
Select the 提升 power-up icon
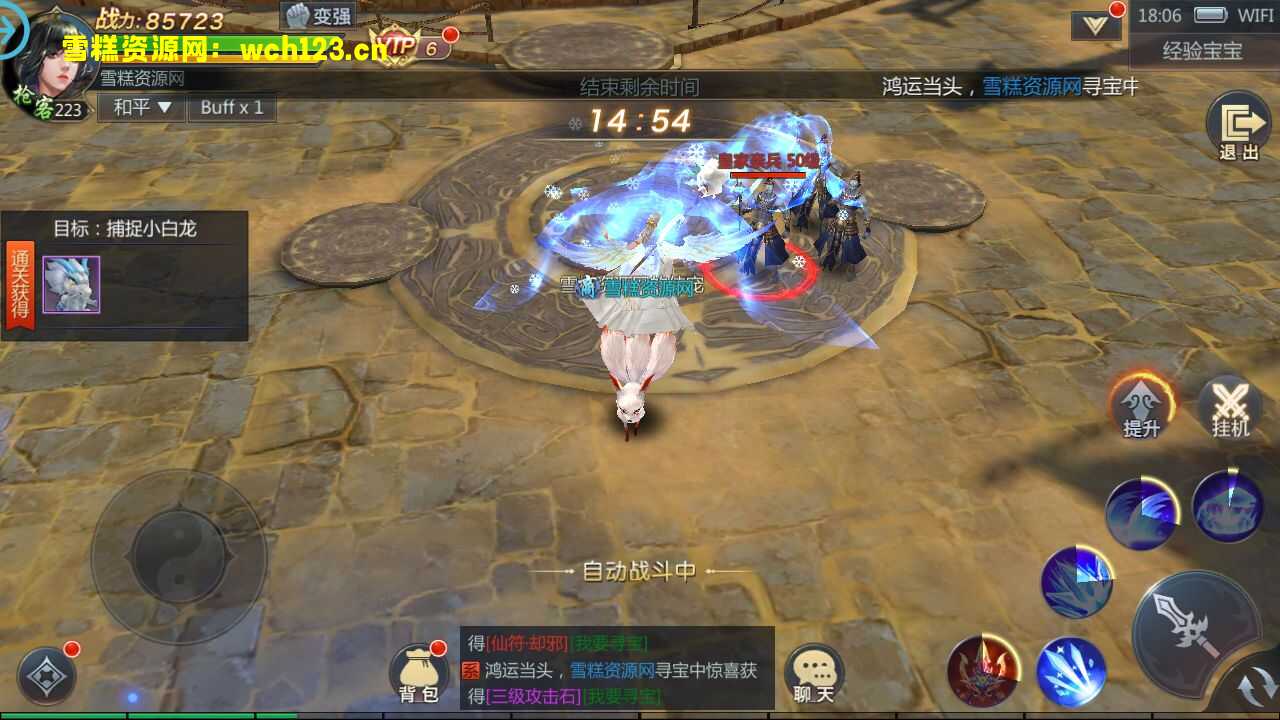point(1143,408)
